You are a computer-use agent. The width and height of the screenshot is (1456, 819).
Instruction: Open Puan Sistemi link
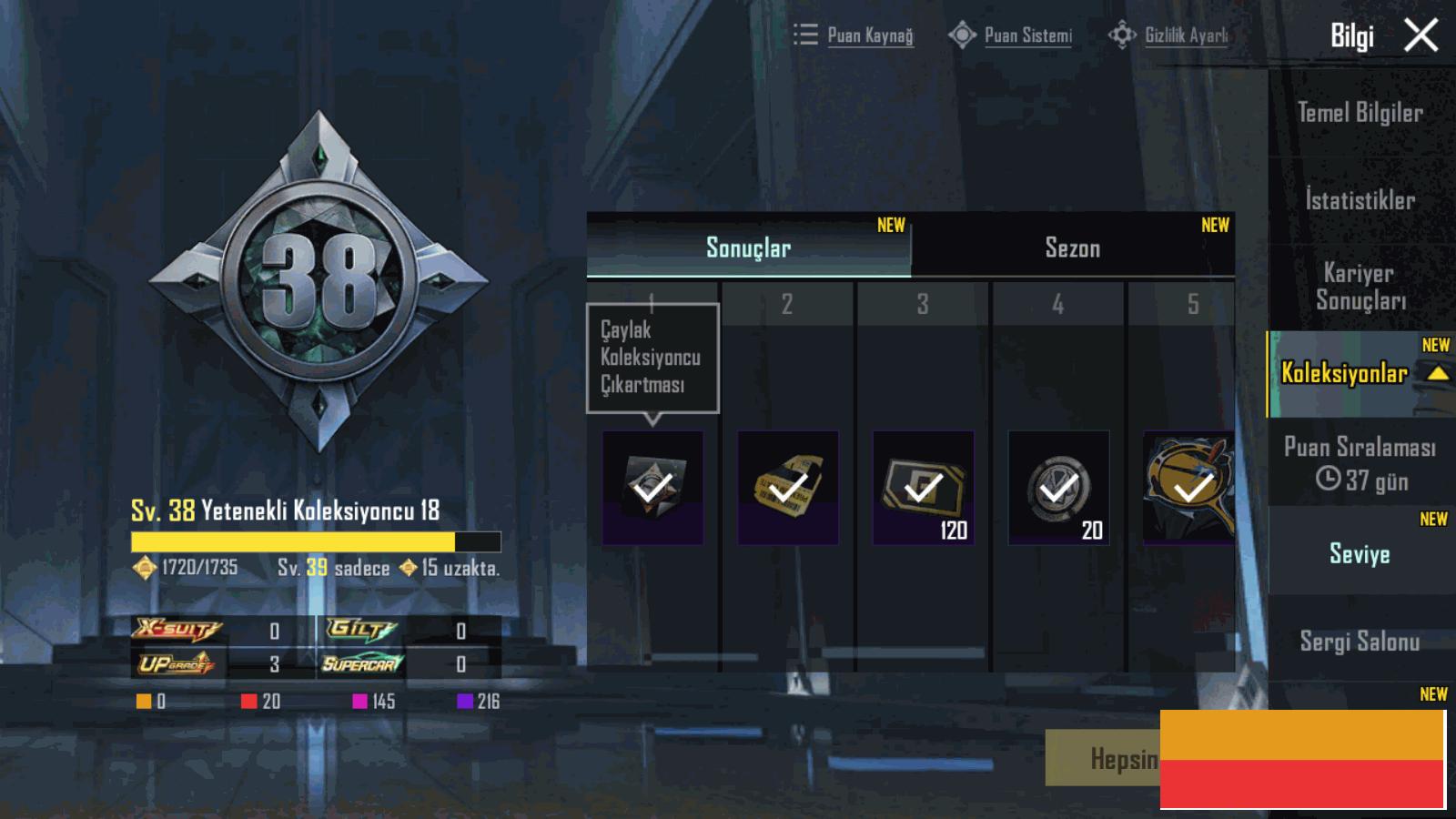(1011, 35)
